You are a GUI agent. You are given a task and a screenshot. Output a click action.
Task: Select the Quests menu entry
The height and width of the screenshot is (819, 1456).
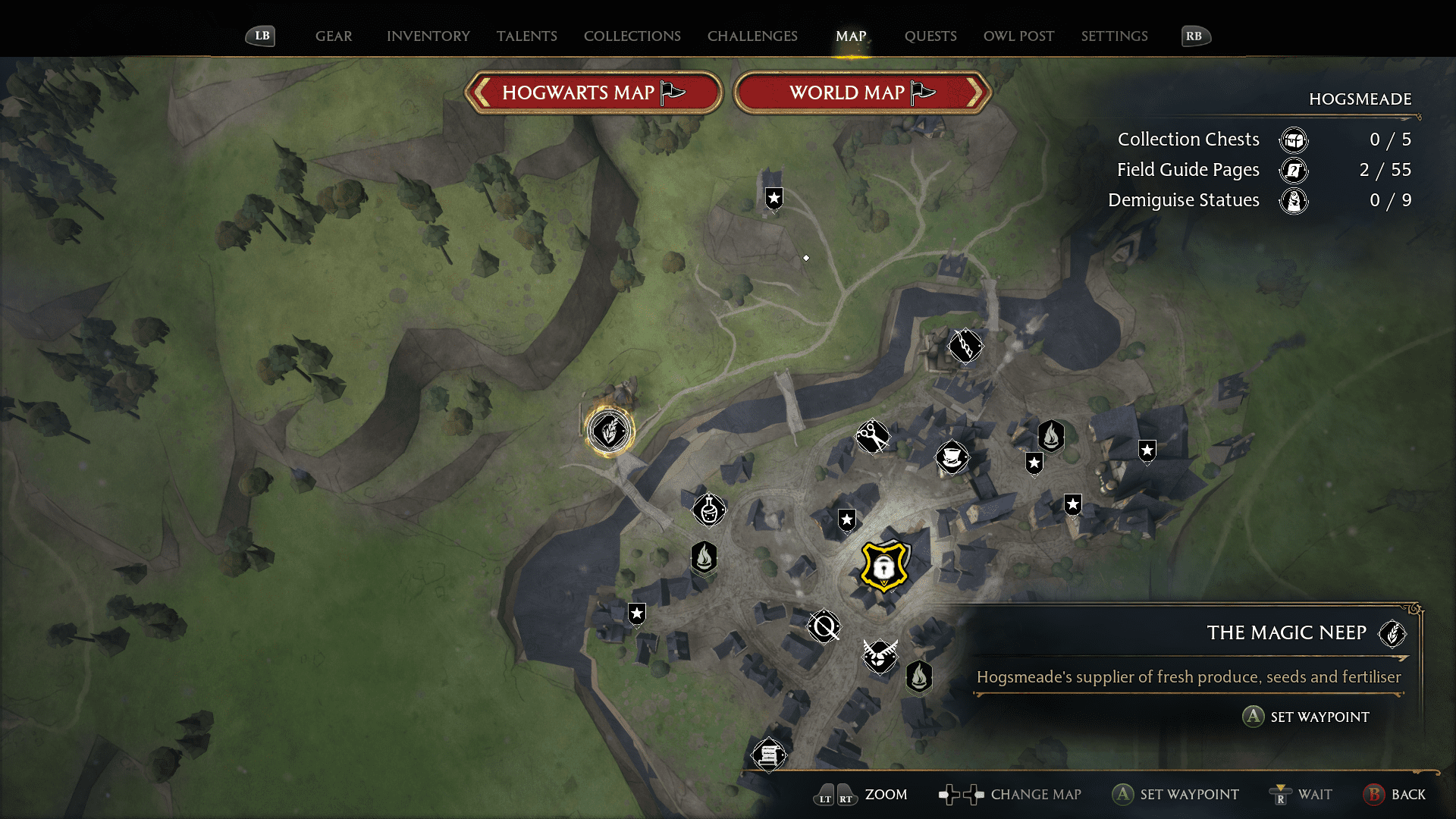point(930,36)
